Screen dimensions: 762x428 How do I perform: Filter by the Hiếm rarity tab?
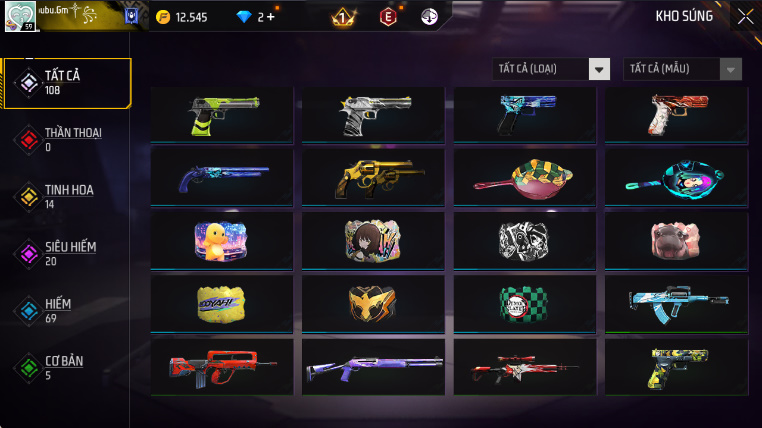point(67,310)
